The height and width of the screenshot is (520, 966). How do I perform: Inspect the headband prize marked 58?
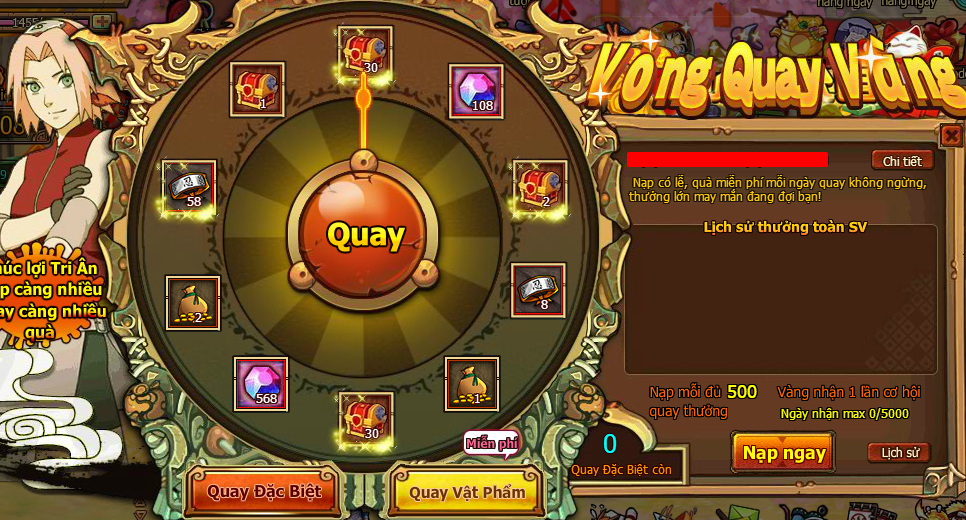click(189, 186)
